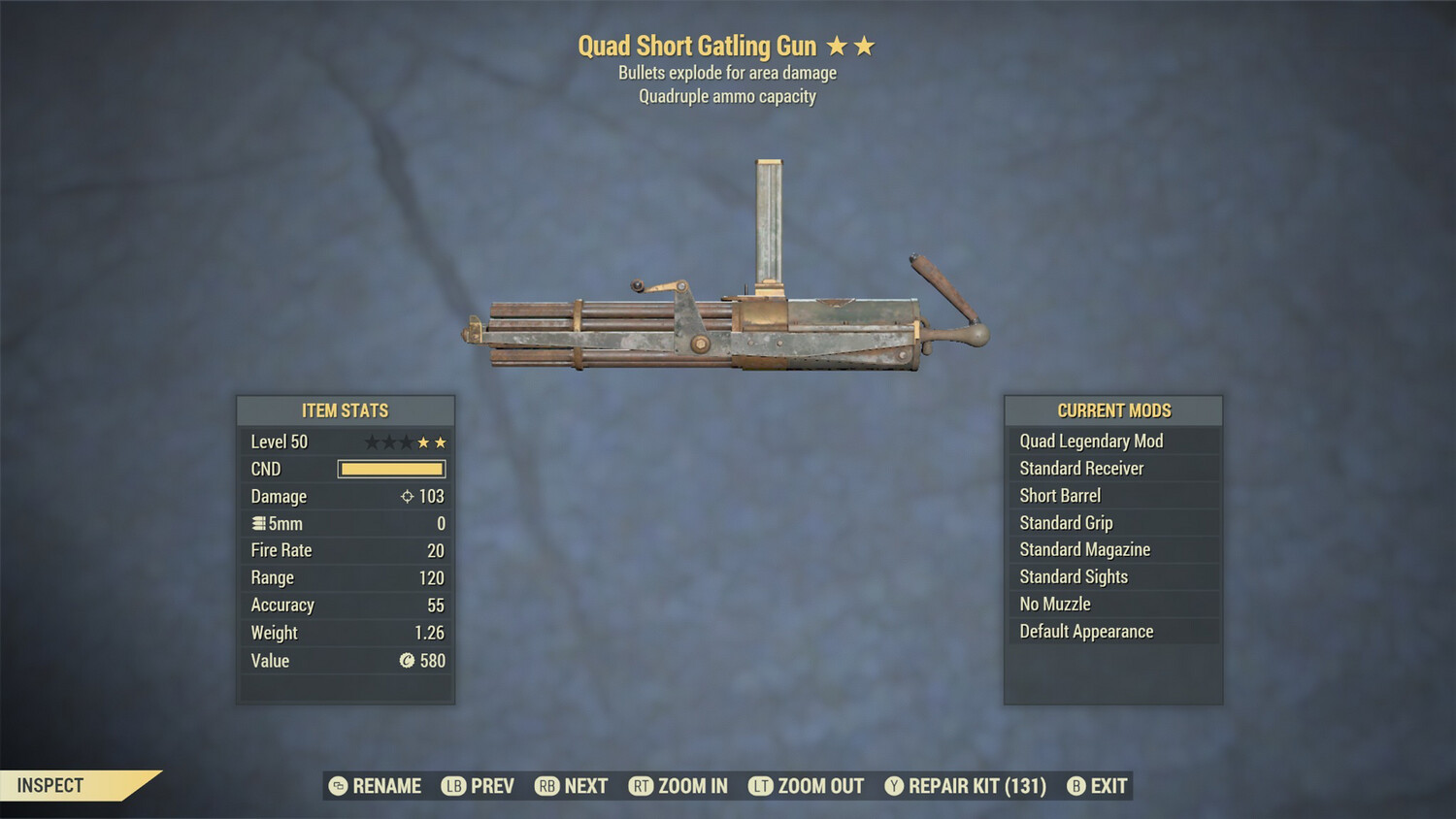The height and width of the screenshot is (819, 1456).
Task: Expand the Quad Legendary Mod entry
Action: [1090, 441]
